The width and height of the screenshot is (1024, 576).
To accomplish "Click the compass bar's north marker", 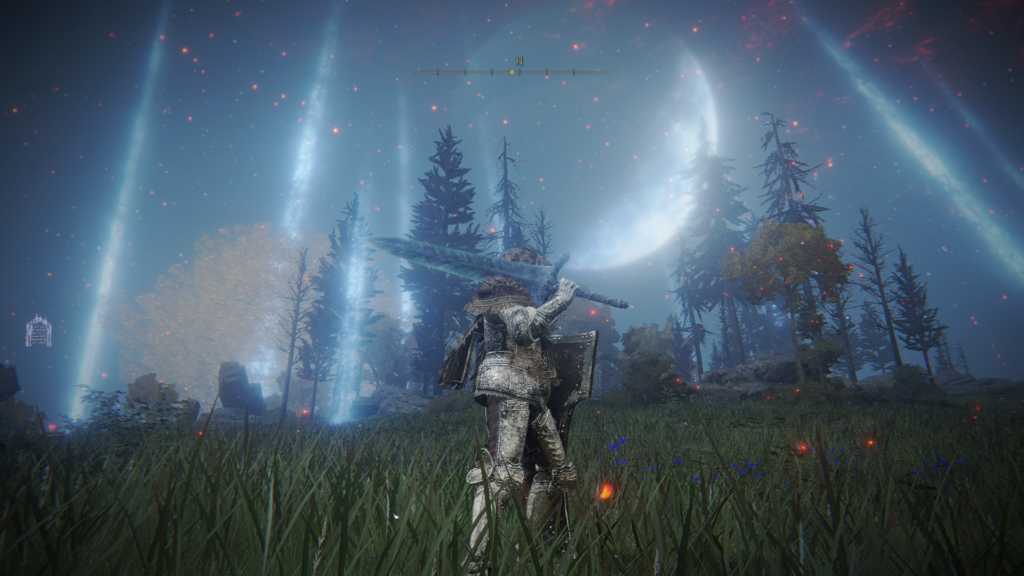I will [519, 63].
